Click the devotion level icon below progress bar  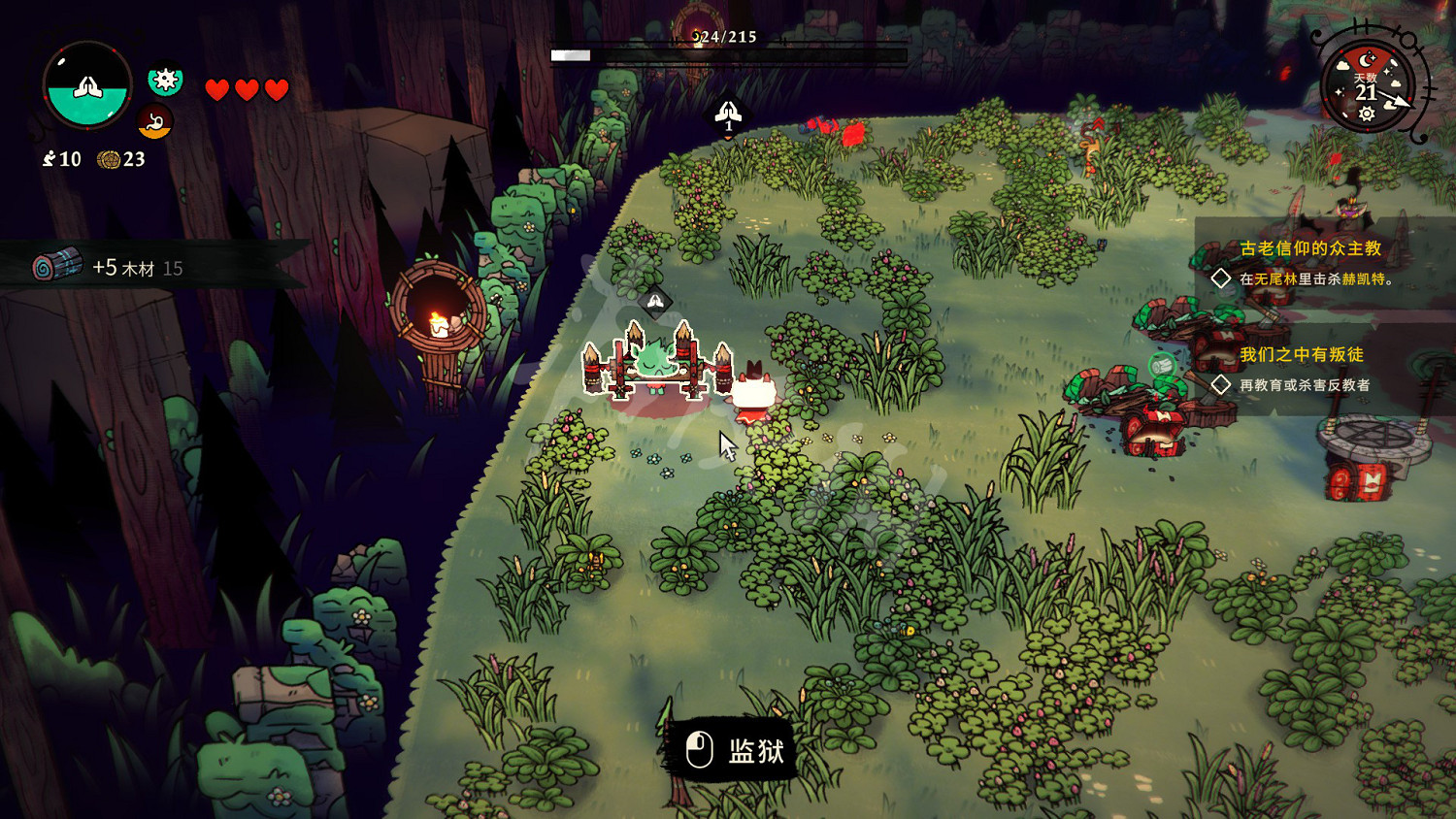[x=728, y=115]
